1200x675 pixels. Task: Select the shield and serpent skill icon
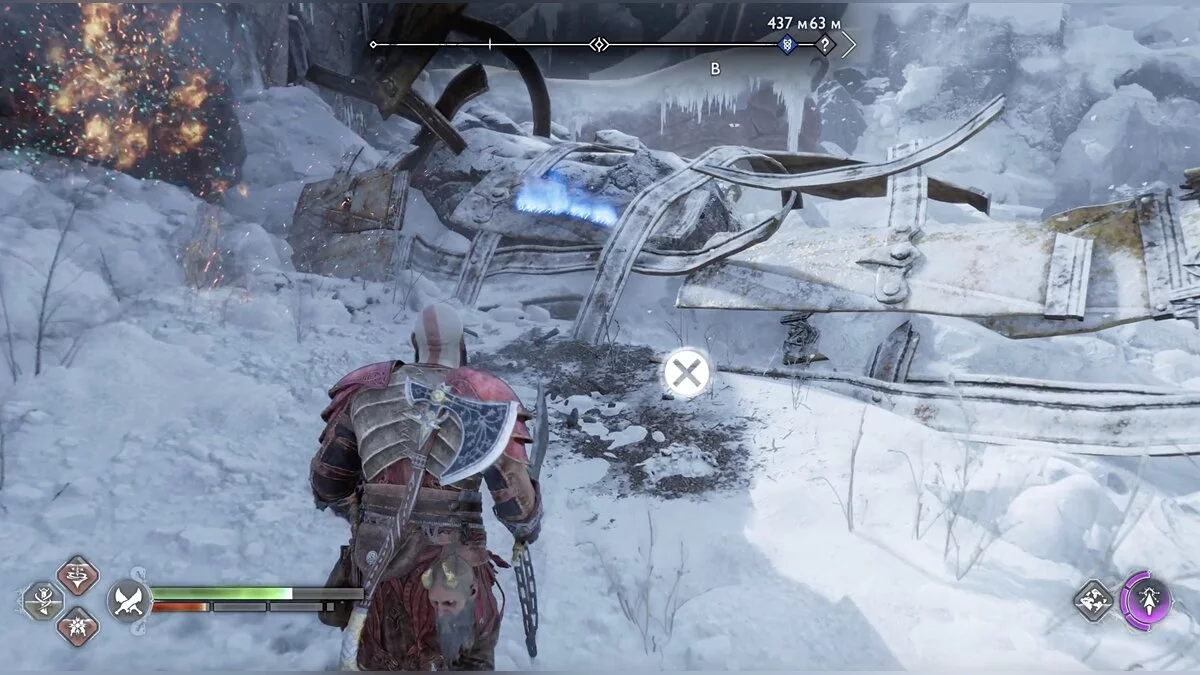click(x=44, y=601)
